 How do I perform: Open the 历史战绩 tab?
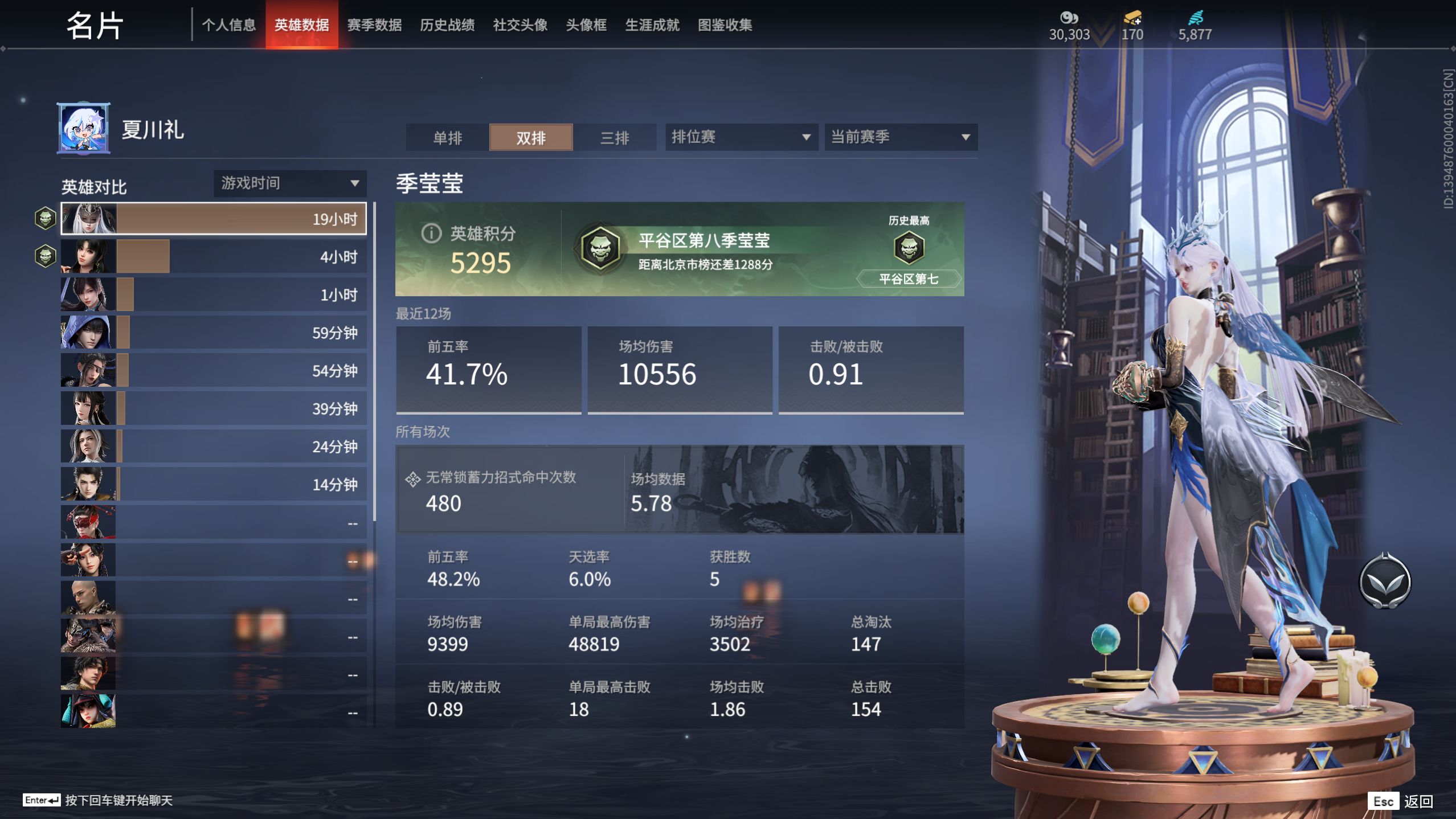(x=447, y=25)
